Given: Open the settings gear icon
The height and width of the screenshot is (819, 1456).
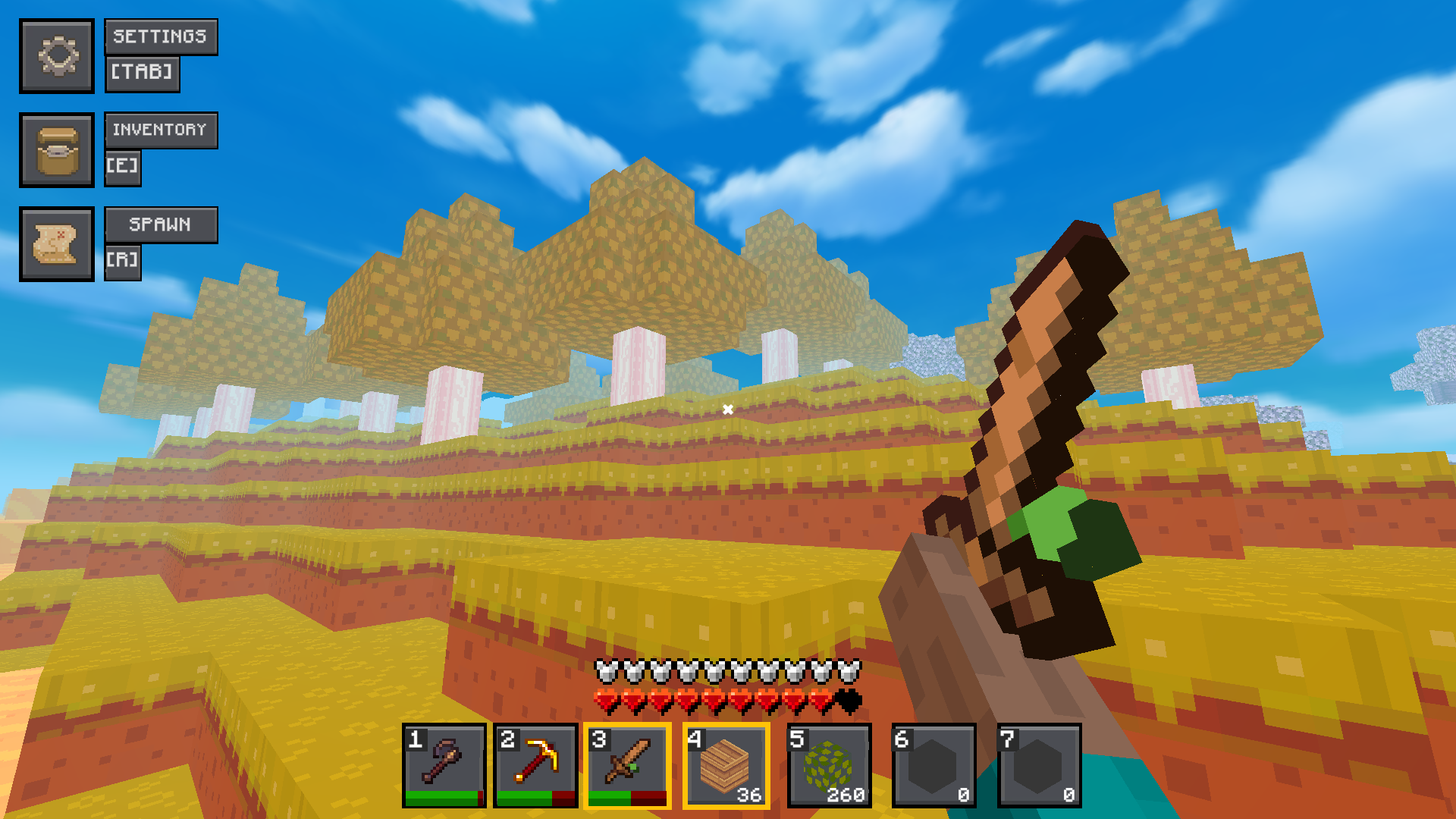Looking at the screenshot, I should pyautogui.click(x=57, y=55).
